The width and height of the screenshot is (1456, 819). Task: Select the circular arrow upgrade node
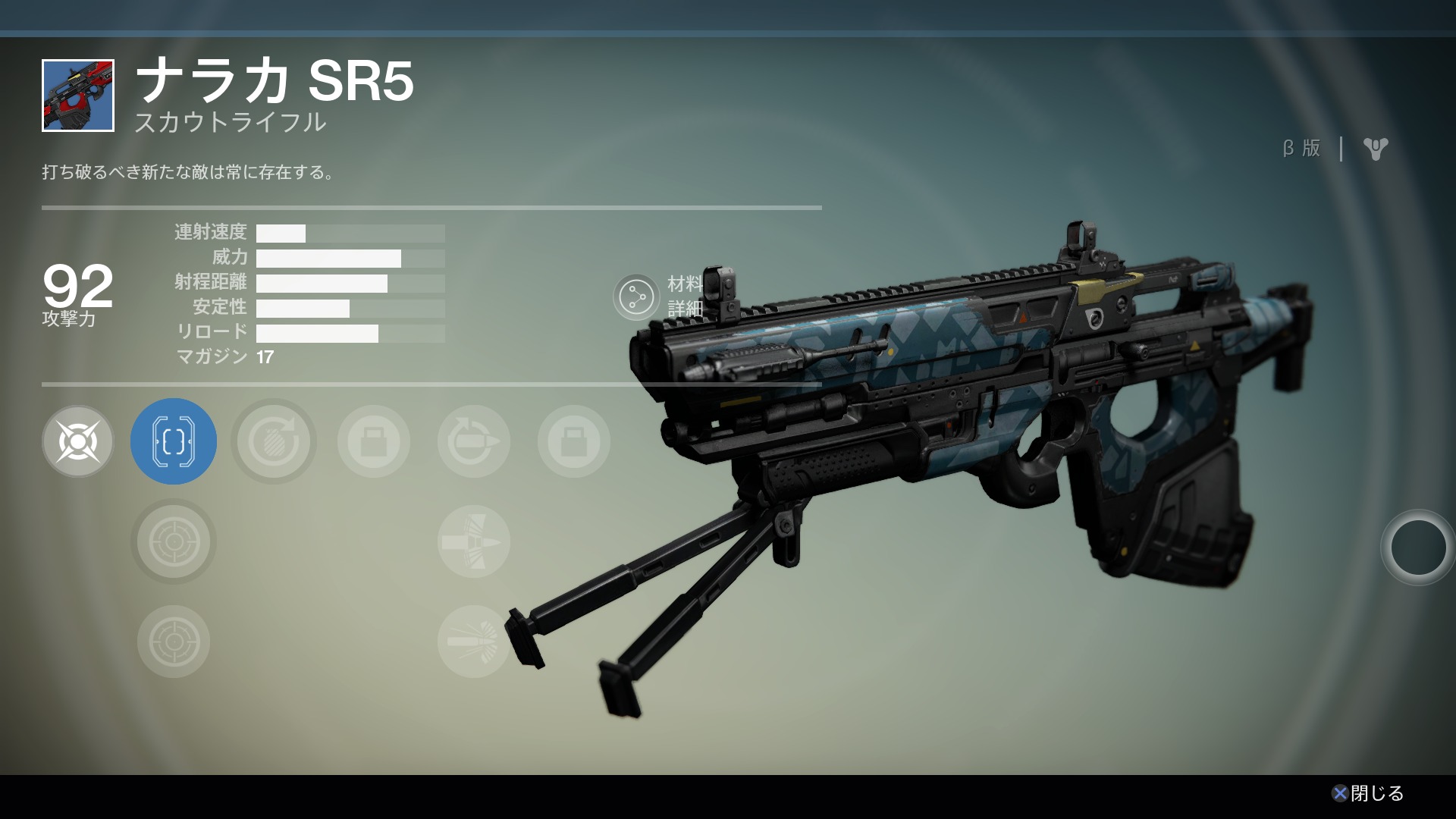point(274,441)
